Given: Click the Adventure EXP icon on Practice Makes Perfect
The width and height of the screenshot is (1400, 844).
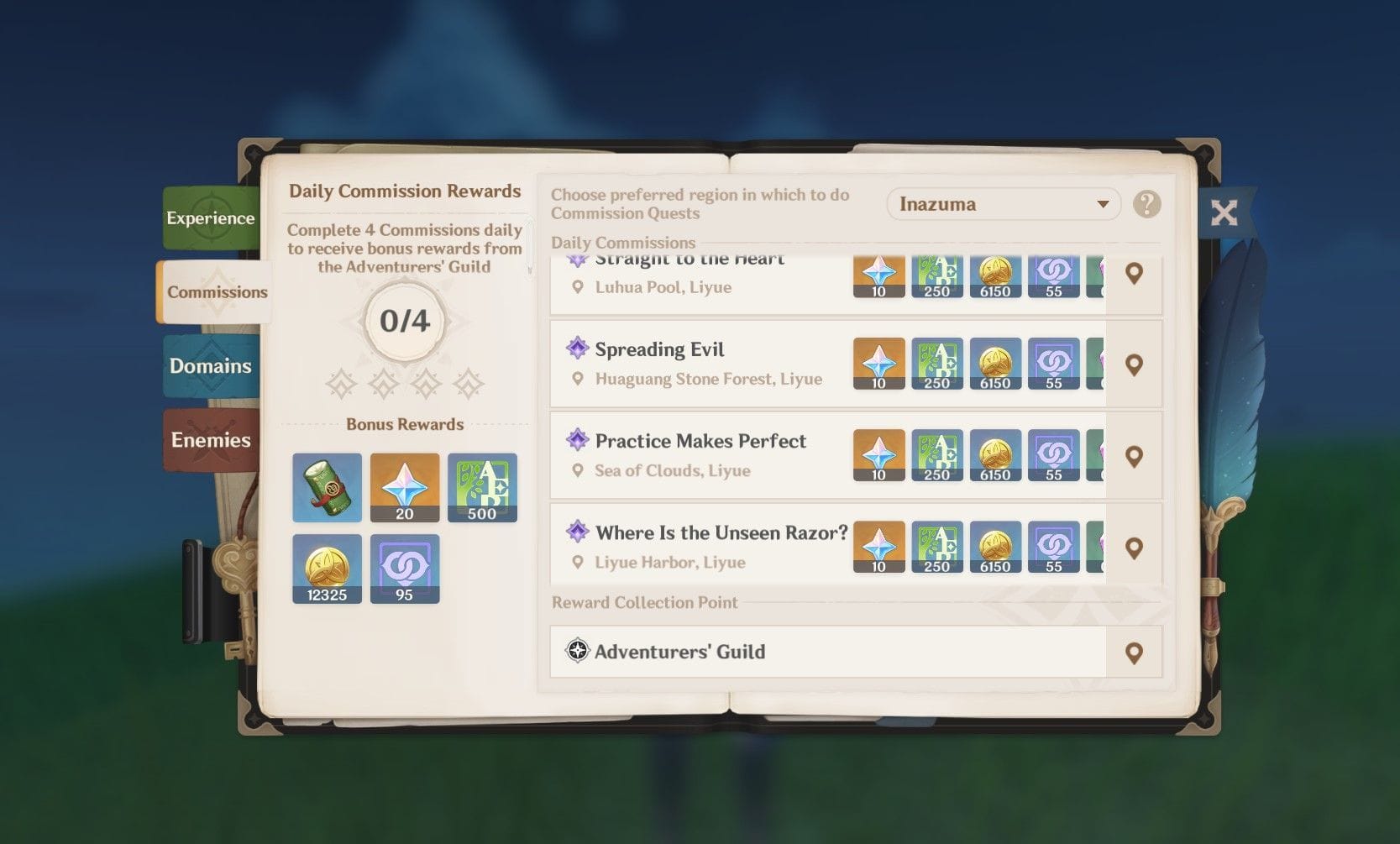Looking at the screenshot, I should point(937,455).
